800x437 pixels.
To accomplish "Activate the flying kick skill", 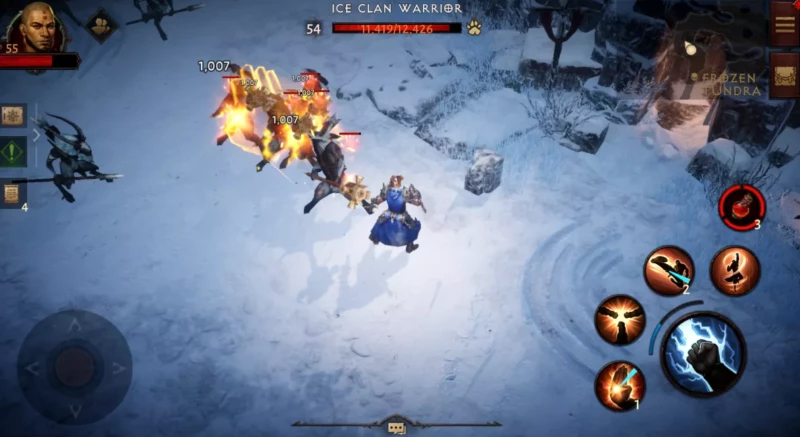I will pos(668,271).
